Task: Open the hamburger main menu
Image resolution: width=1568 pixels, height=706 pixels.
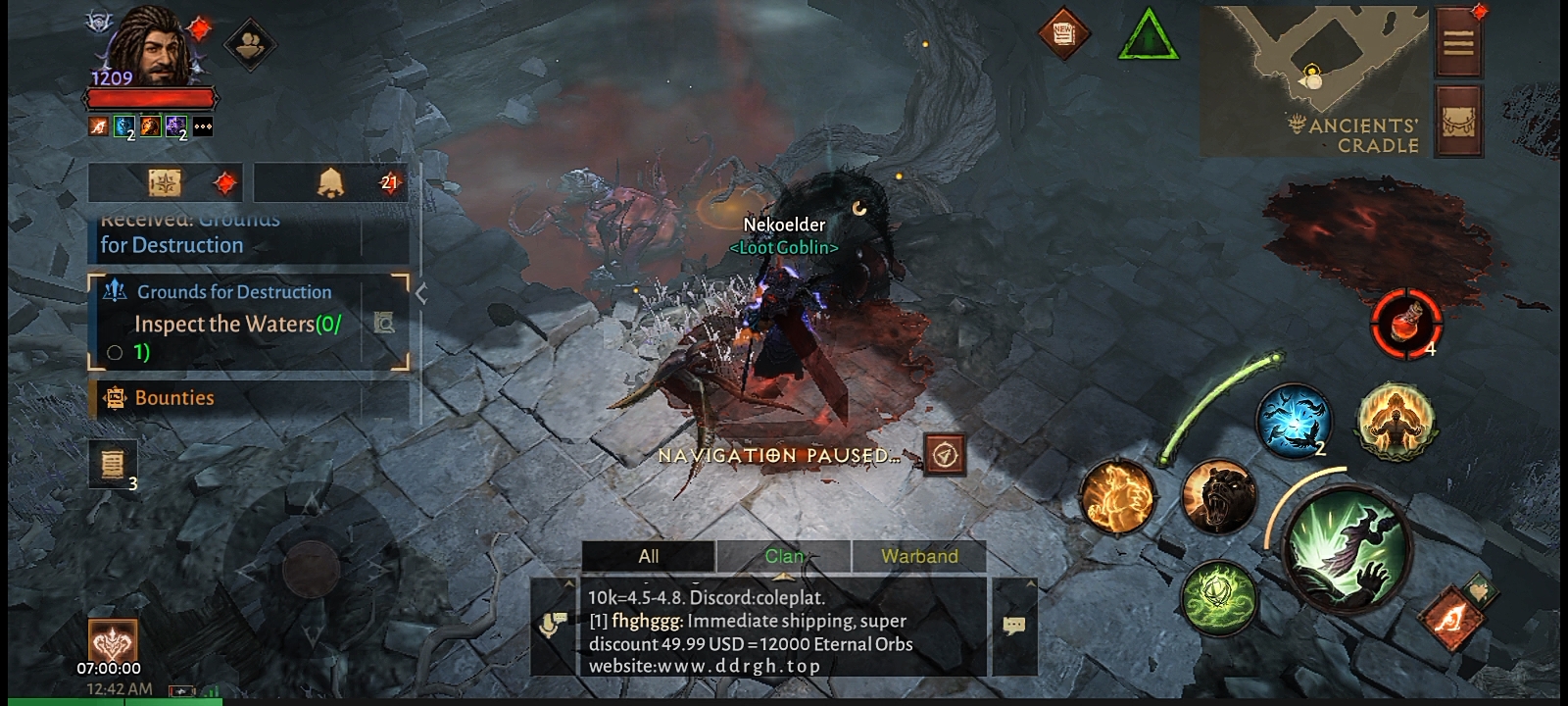Action: (1458, 43)
